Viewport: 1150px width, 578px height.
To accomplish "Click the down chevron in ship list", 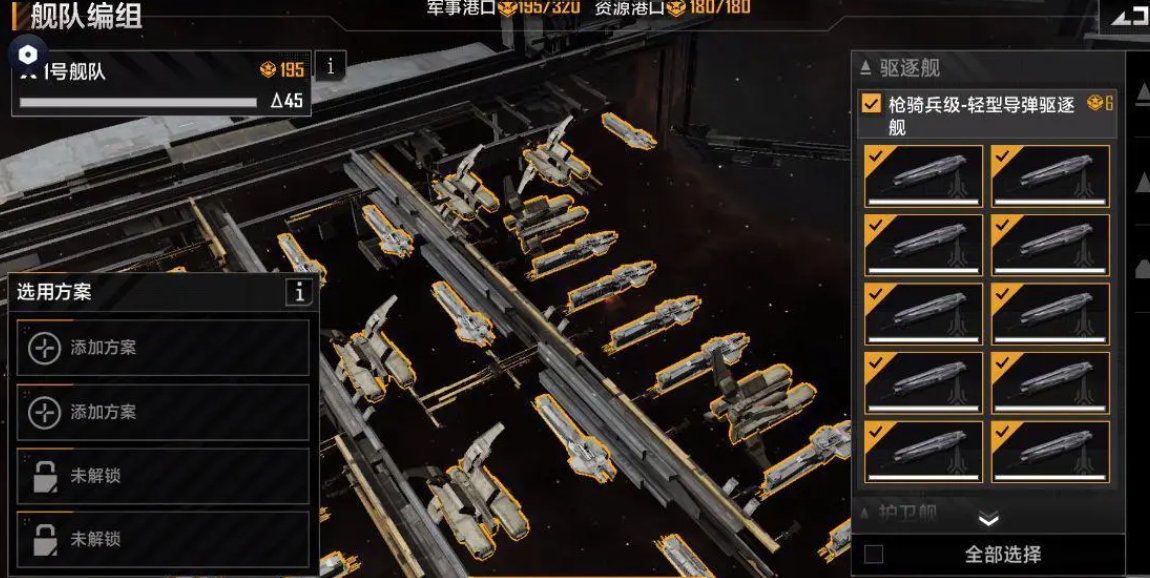I will pos(988,519).
